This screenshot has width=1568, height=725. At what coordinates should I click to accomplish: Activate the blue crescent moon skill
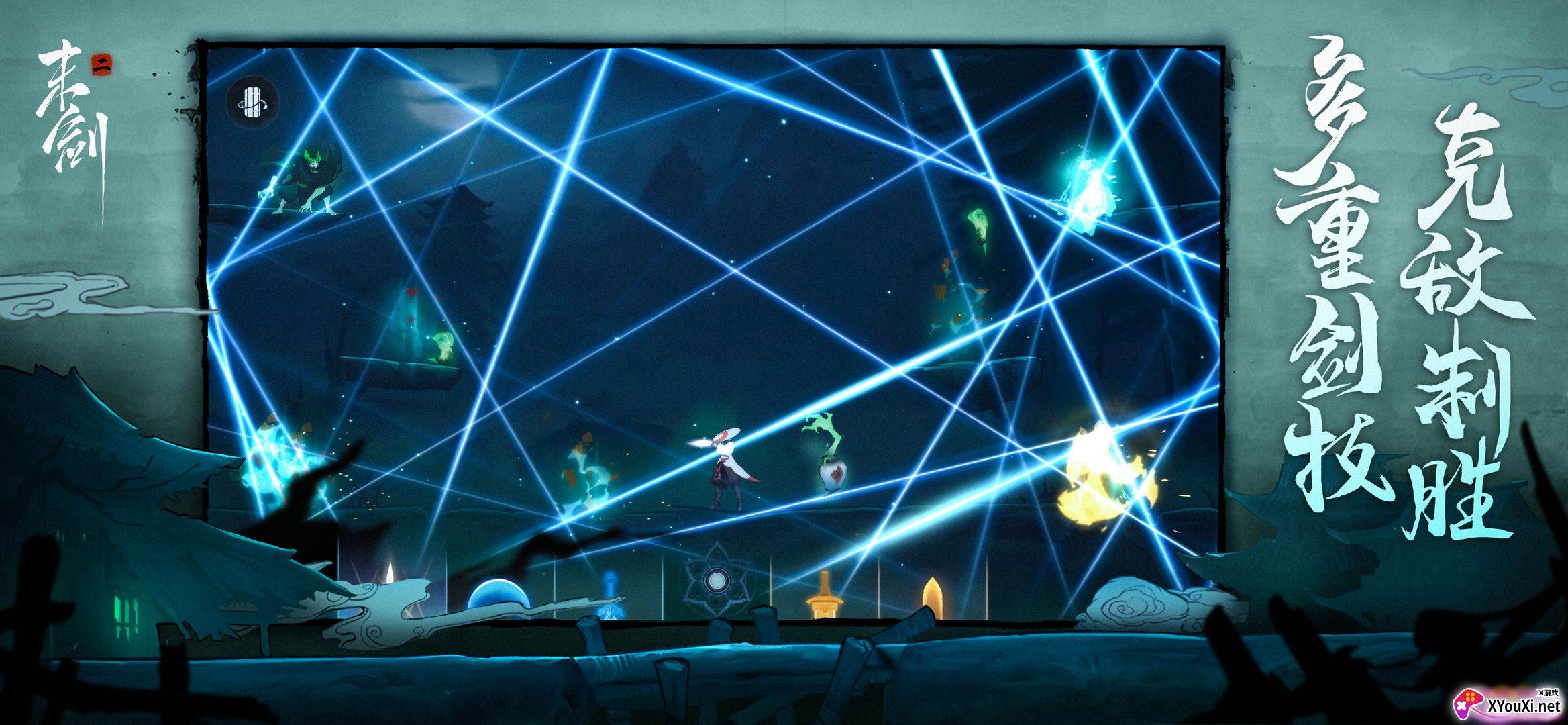point(498,596)
